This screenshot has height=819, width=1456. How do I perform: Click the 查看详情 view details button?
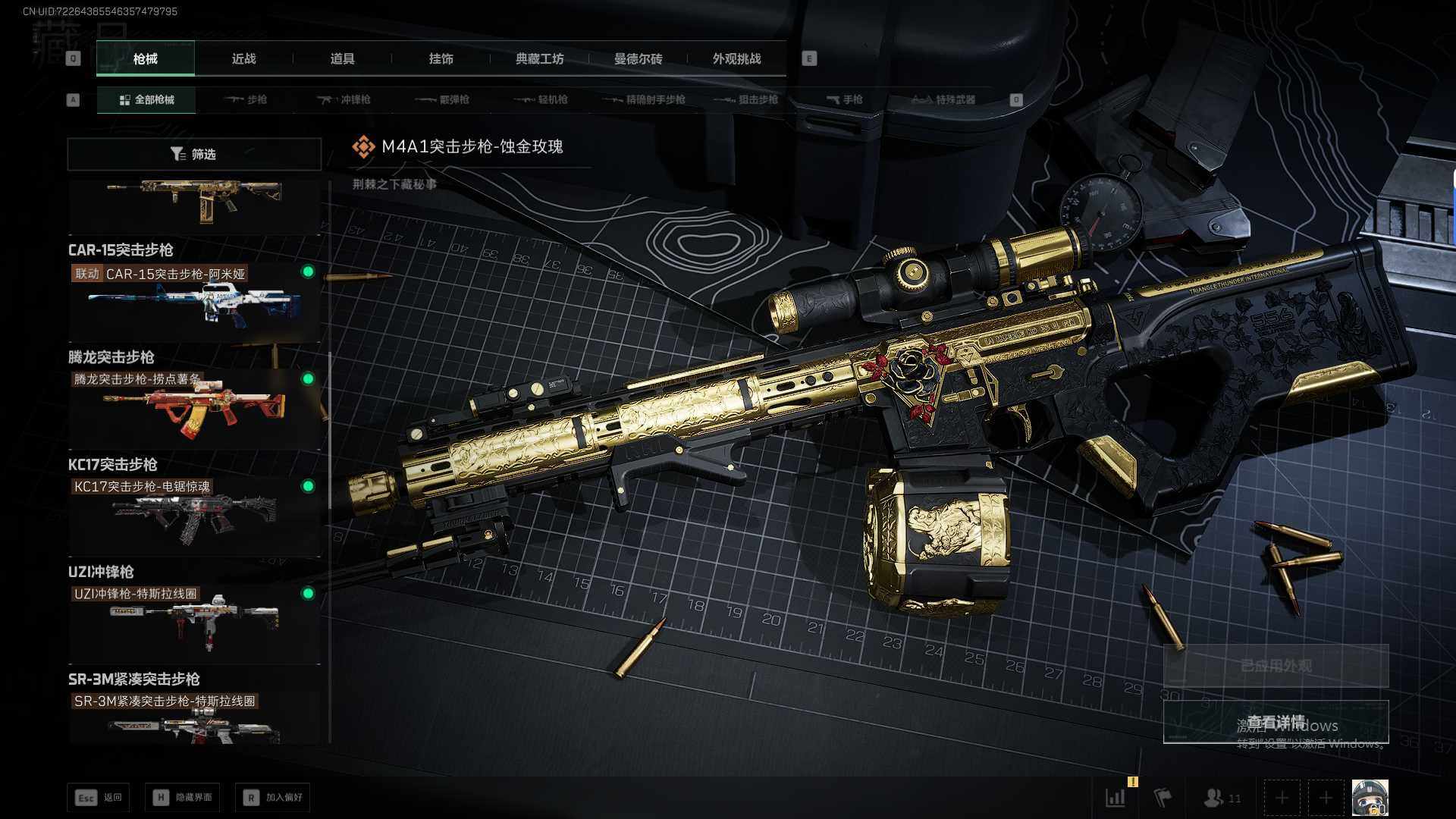click(1276, 721)
